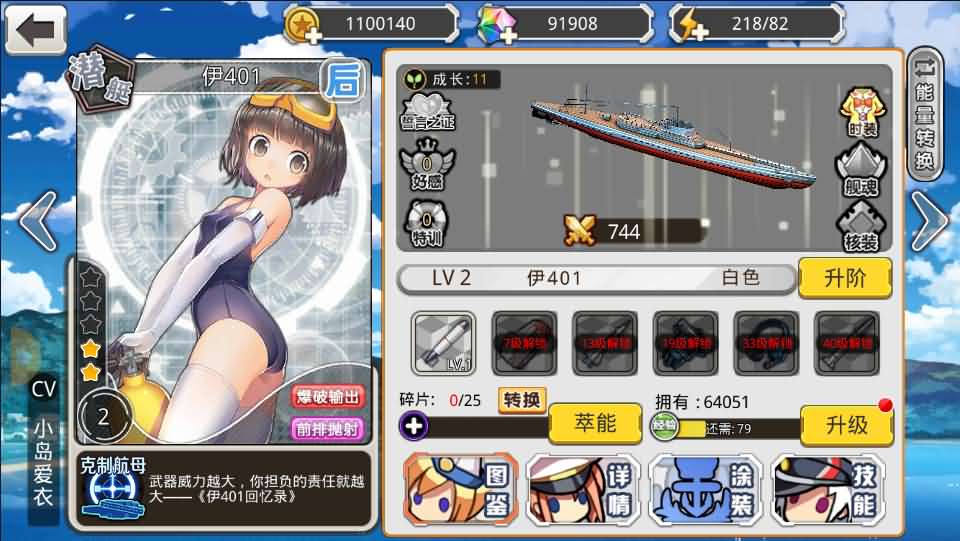Click the 转换 fragment convert button
Screen dimensions: 960x541
click(522, 400)
